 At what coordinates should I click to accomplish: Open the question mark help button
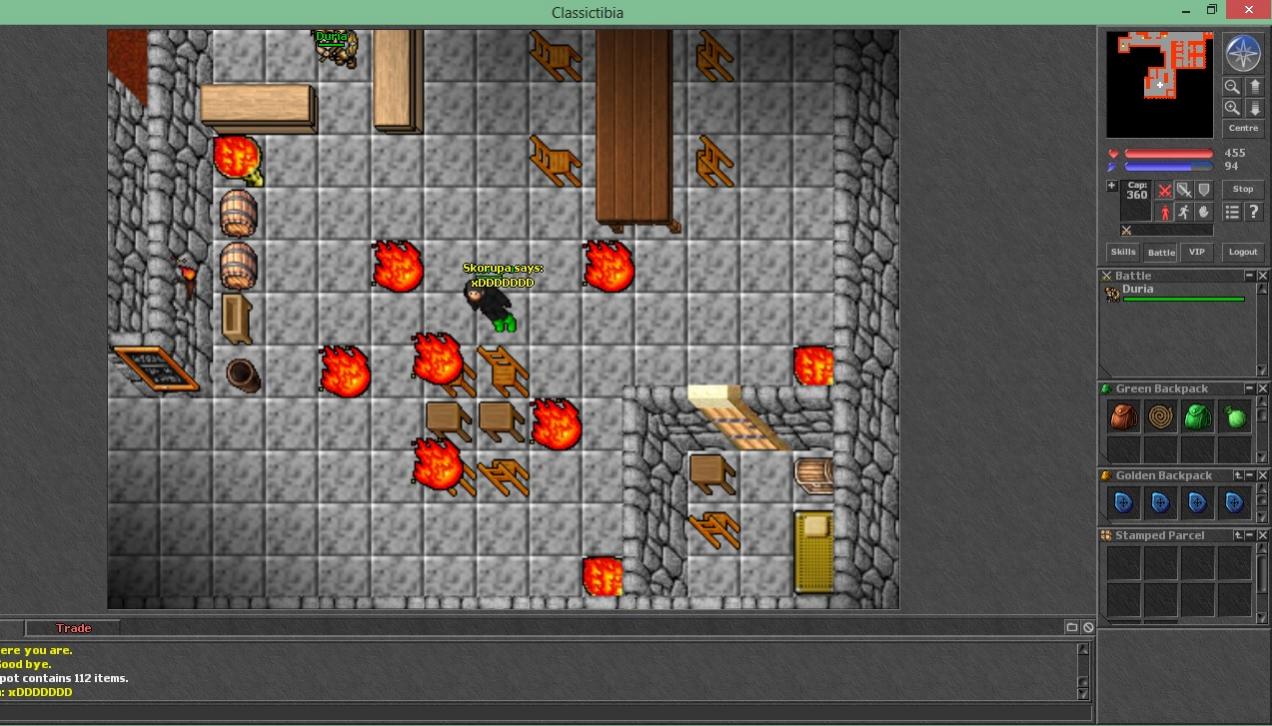(1253, 212)
